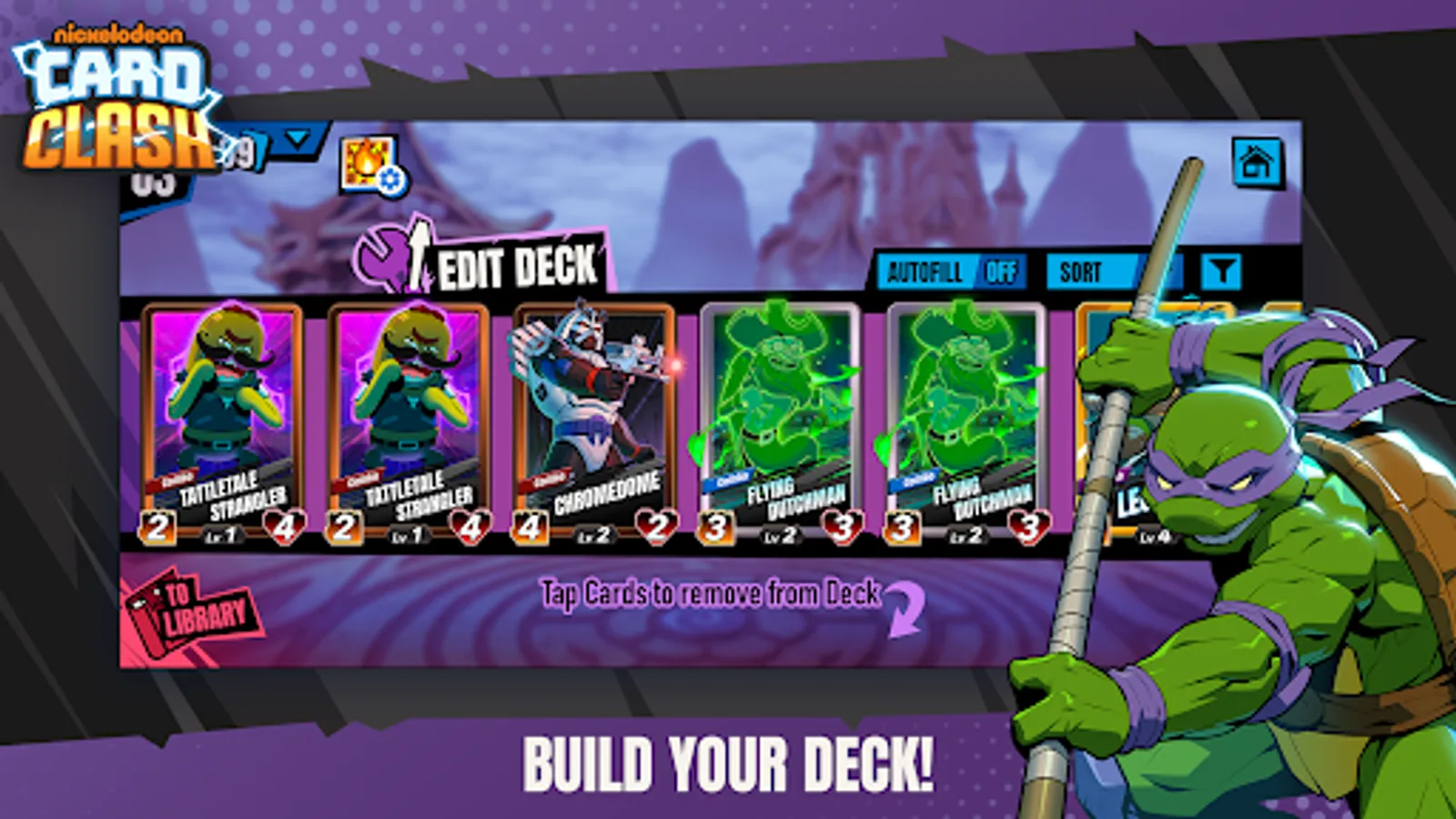Viewport: 1456px width, 819px height.
Task: Click the orange cost badge on Flying Dutchman
Action: point(718,524)
